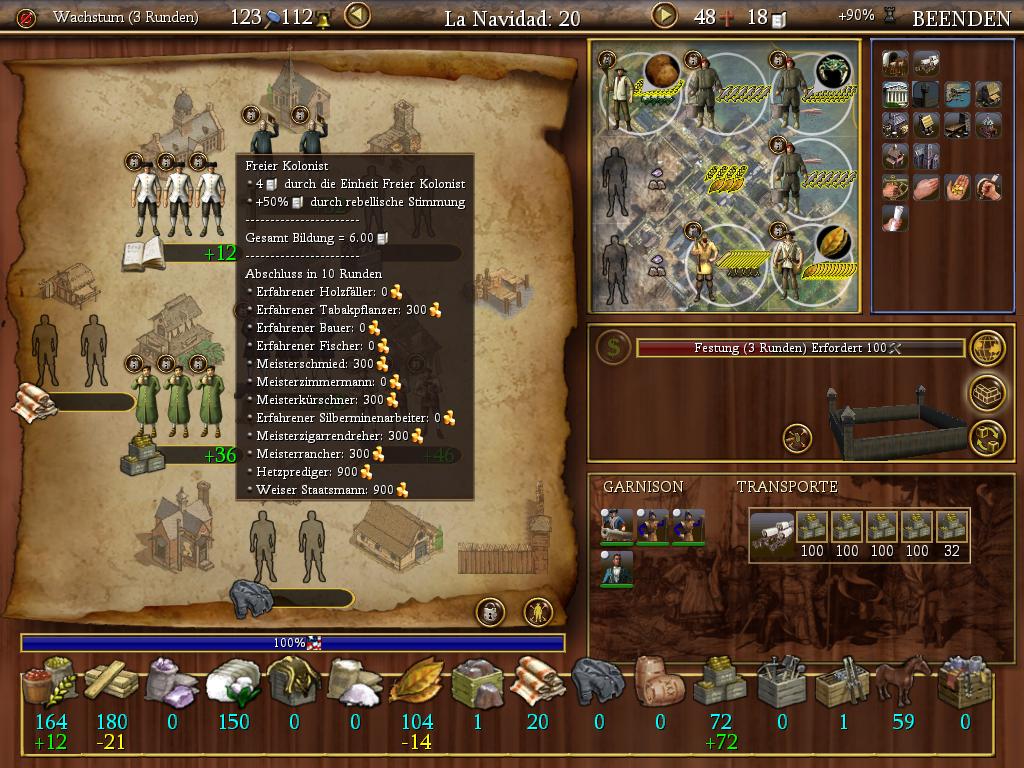Select the lumber planks goods icon

click(110, 684)
